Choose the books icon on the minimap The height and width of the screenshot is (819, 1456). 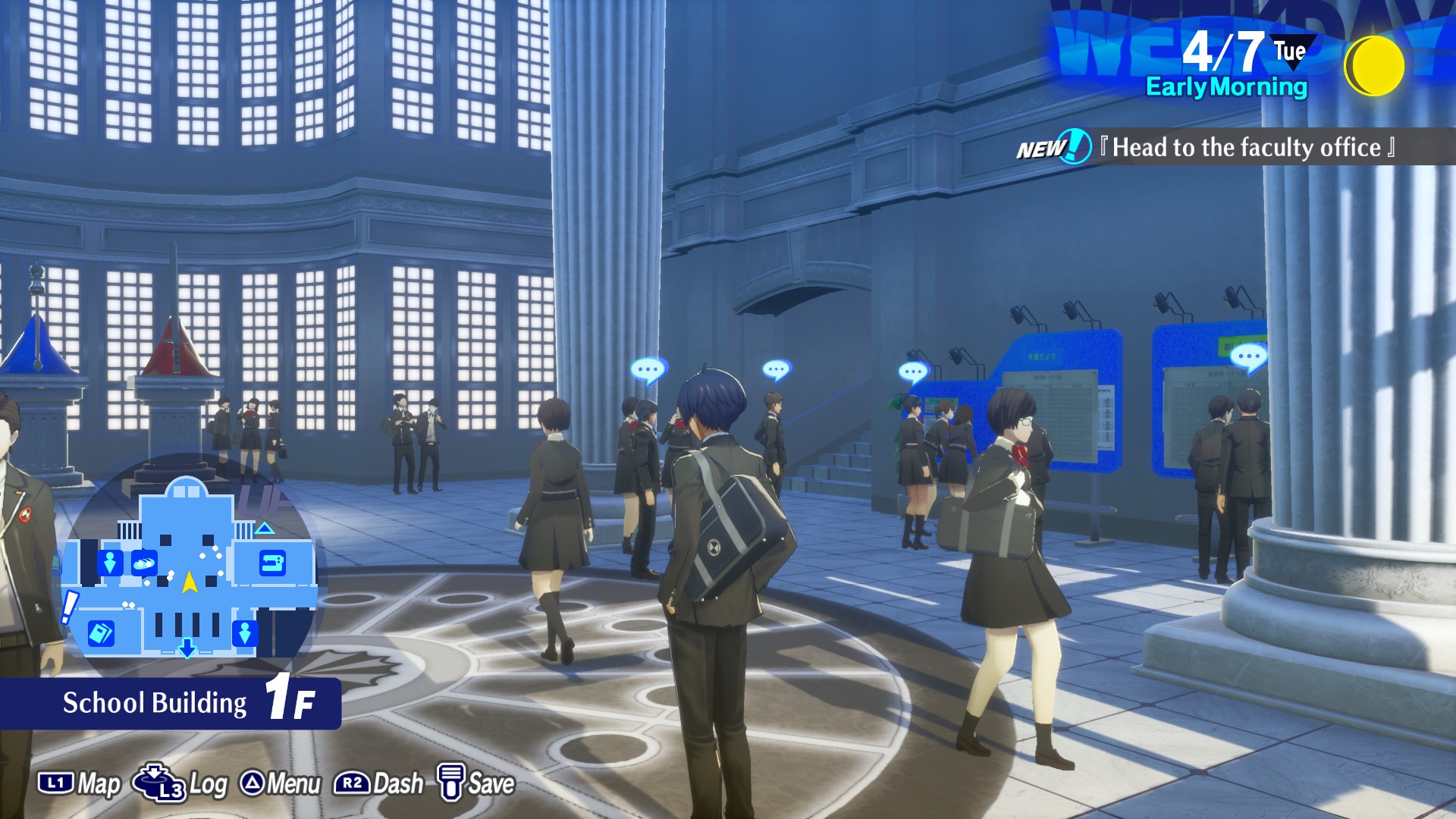click(x=101, y=632)
